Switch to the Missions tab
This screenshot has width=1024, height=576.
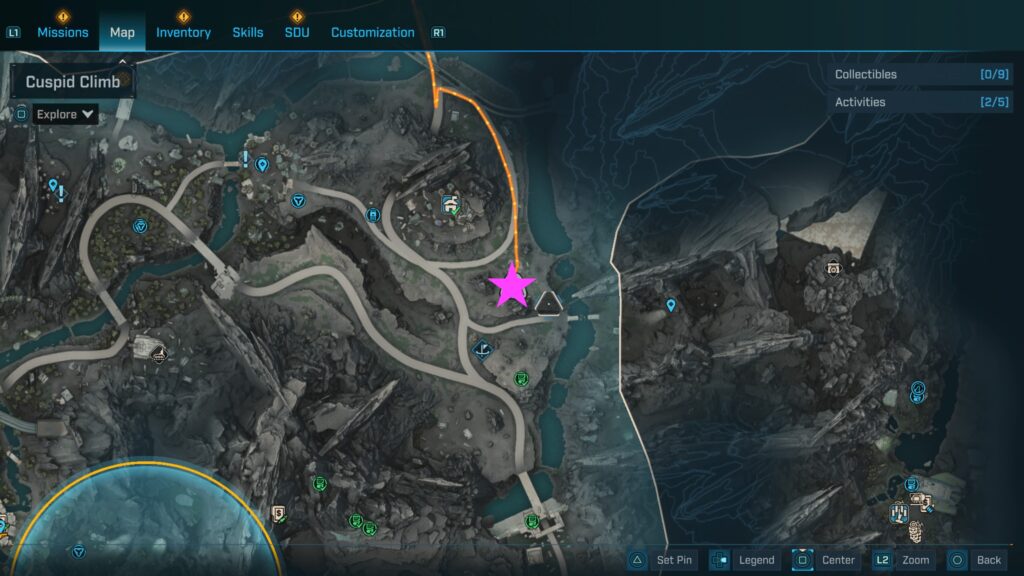63,32
